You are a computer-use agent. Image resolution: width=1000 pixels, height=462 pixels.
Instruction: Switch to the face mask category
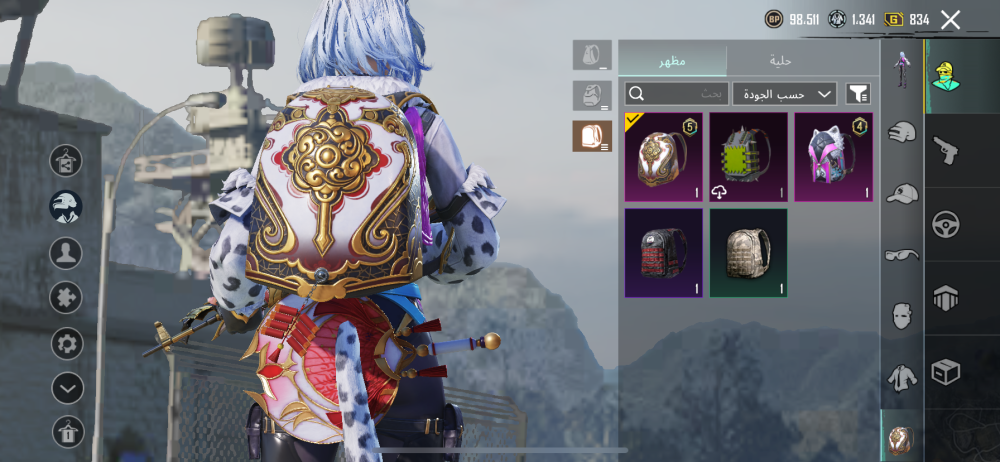[x=902, y=316]
